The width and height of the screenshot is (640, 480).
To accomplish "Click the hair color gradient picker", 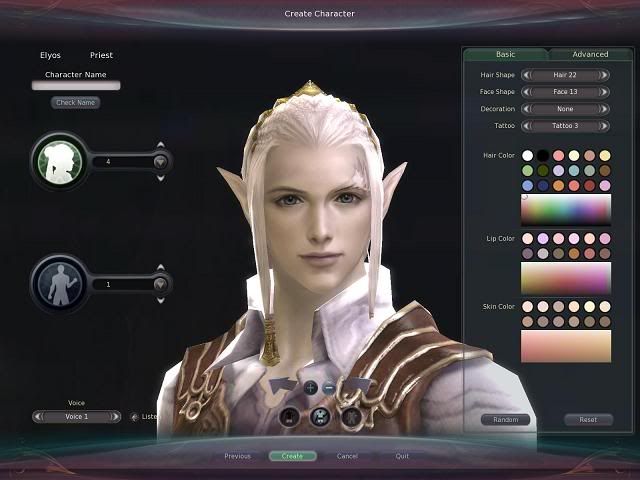I will tap(565, 209).
